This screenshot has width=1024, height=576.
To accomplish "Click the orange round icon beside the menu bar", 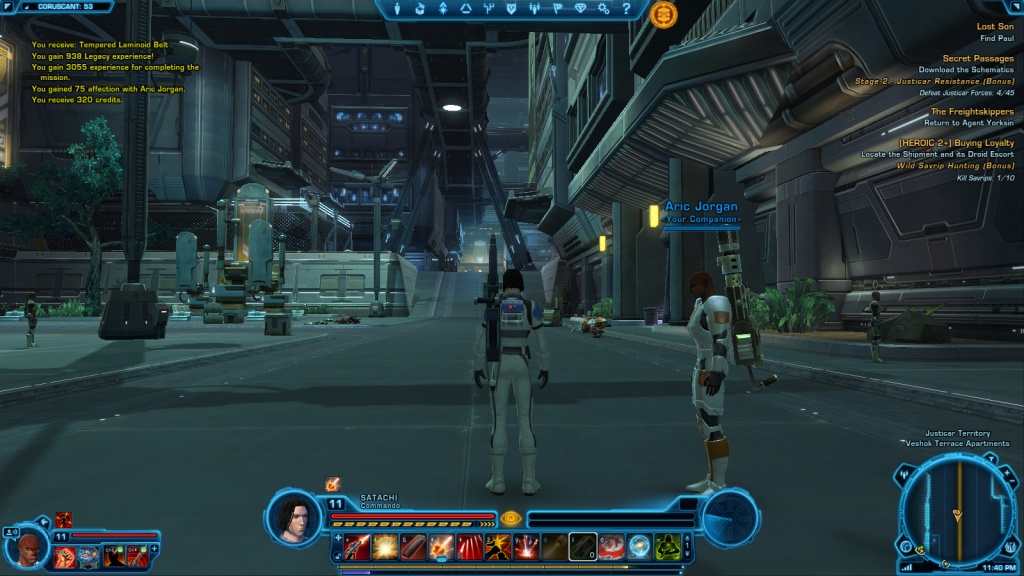I will point(662,14).
